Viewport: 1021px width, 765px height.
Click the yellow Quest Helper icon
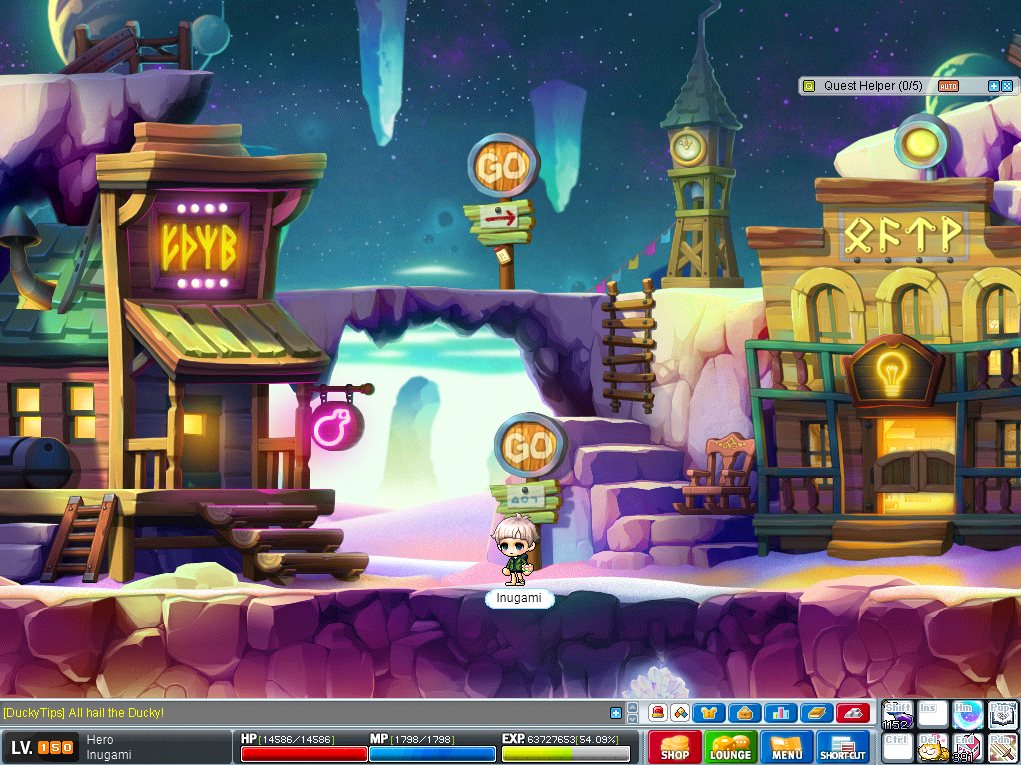point(810,86)
